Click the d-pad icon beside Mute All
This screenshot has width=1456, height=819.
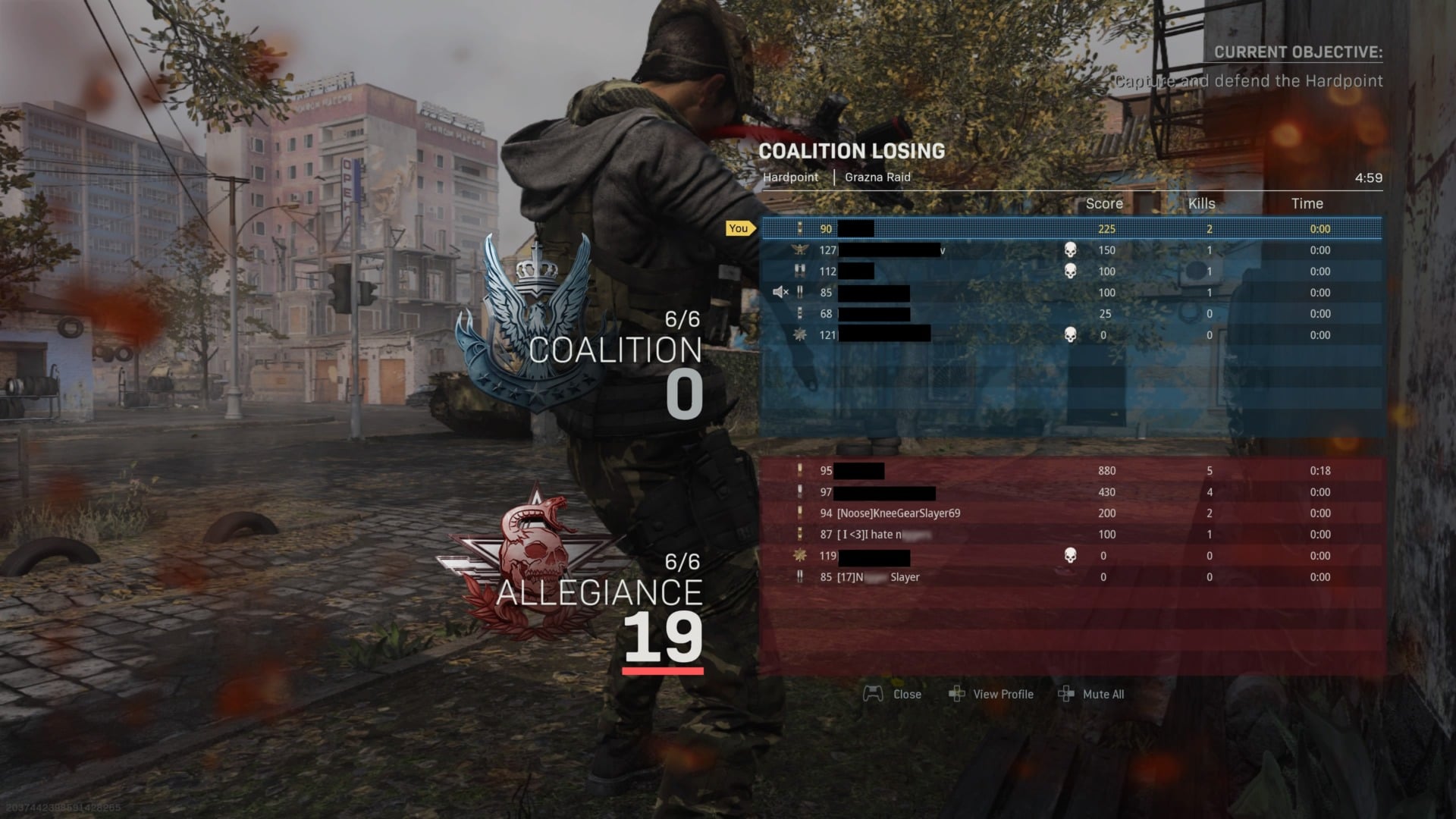point(1067,694)
